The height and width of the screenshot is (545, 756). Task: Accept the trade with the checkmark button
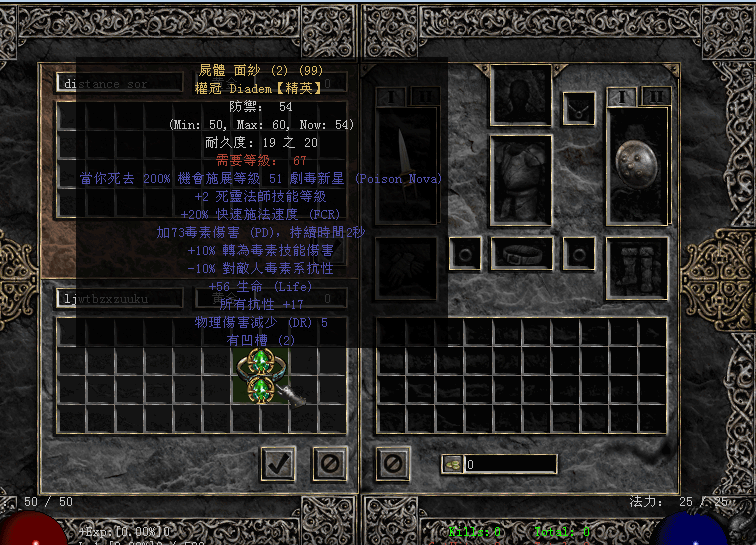(277, 463)
